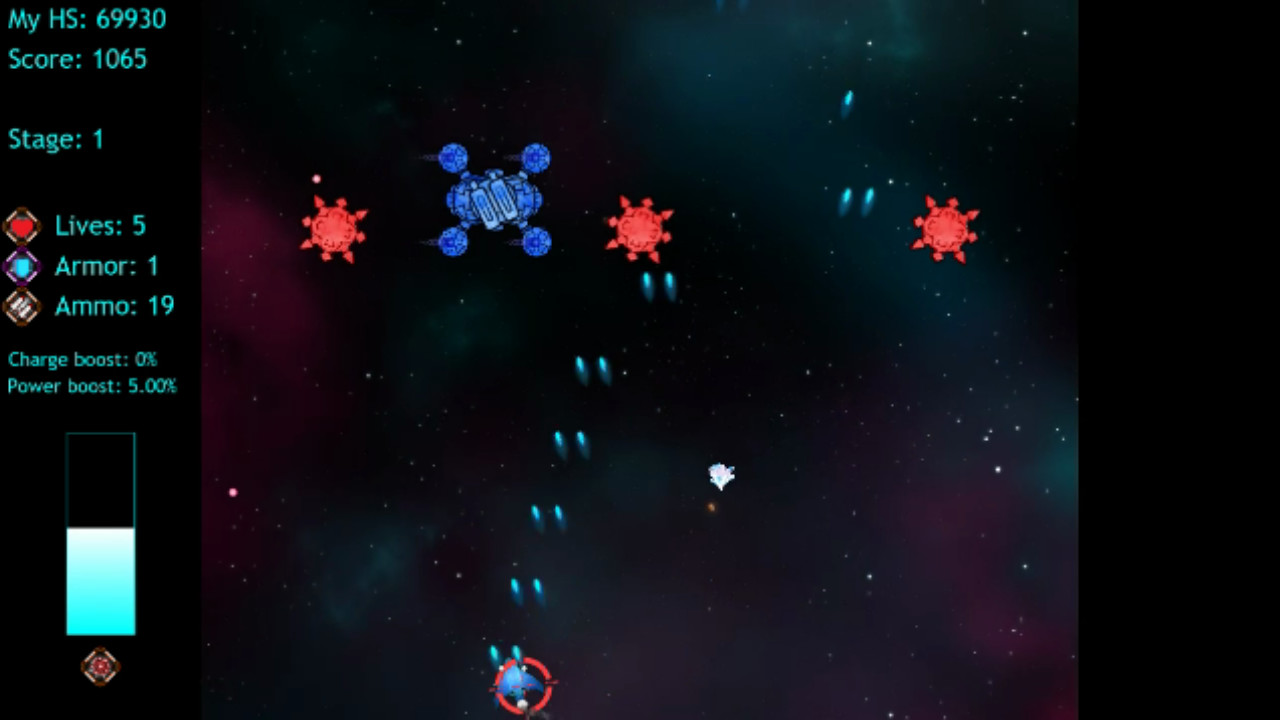Click the red heart Lives icon
The image size is (1280, 720).
pos(22,225)
